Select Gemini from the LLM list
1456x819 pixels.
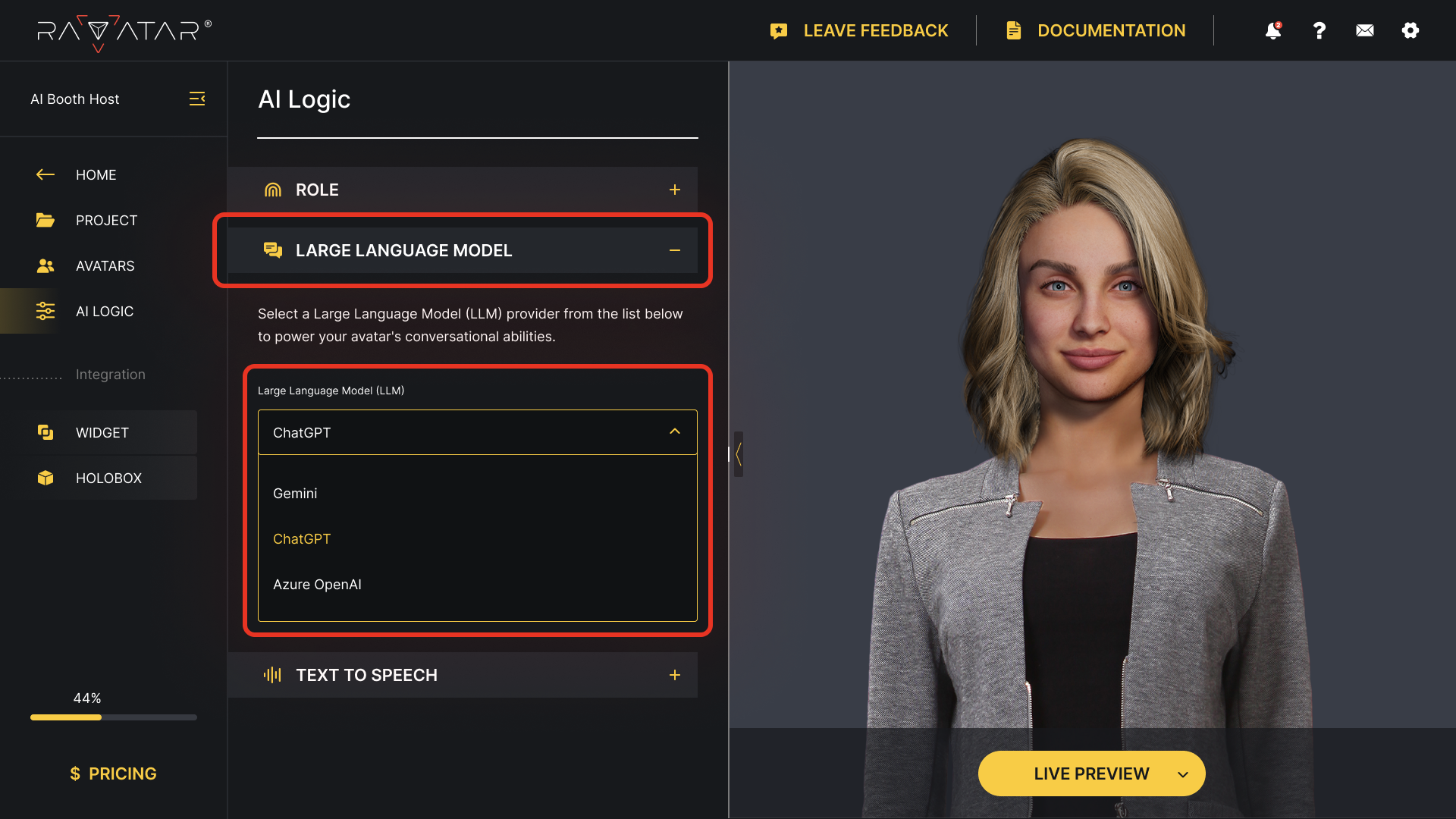[x=295, y=493]
